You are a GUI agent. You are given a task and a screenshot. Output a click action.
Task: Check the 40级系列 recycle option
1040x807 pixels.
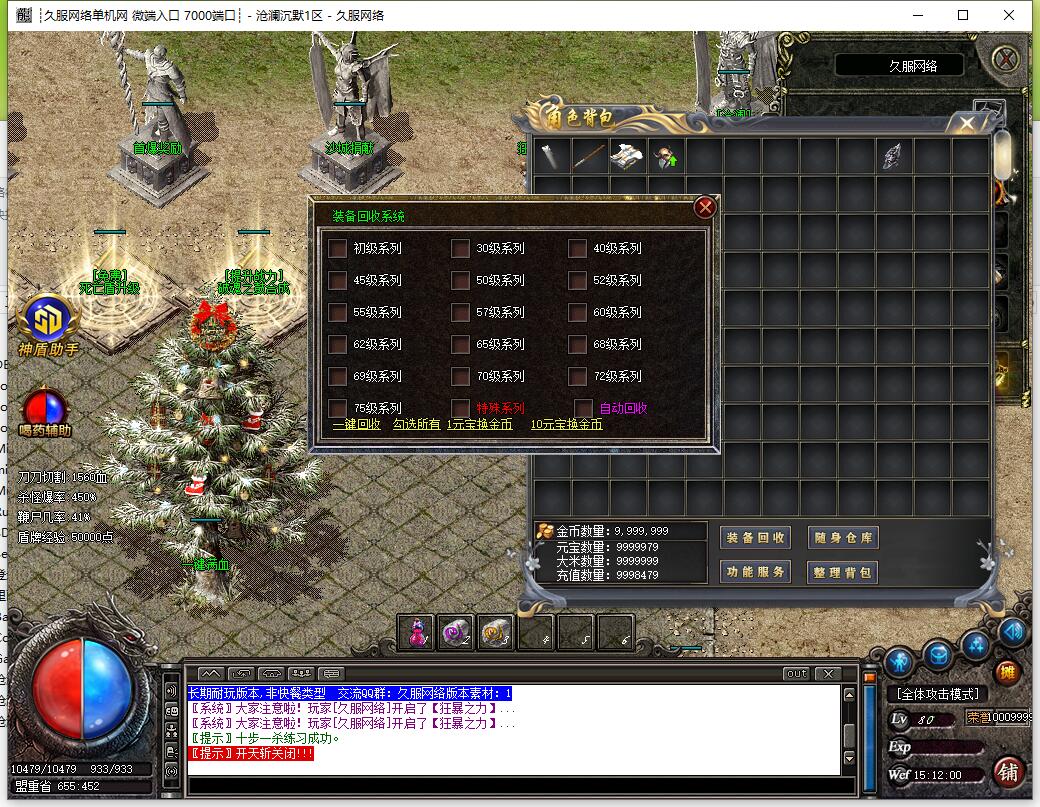(577, 248)
